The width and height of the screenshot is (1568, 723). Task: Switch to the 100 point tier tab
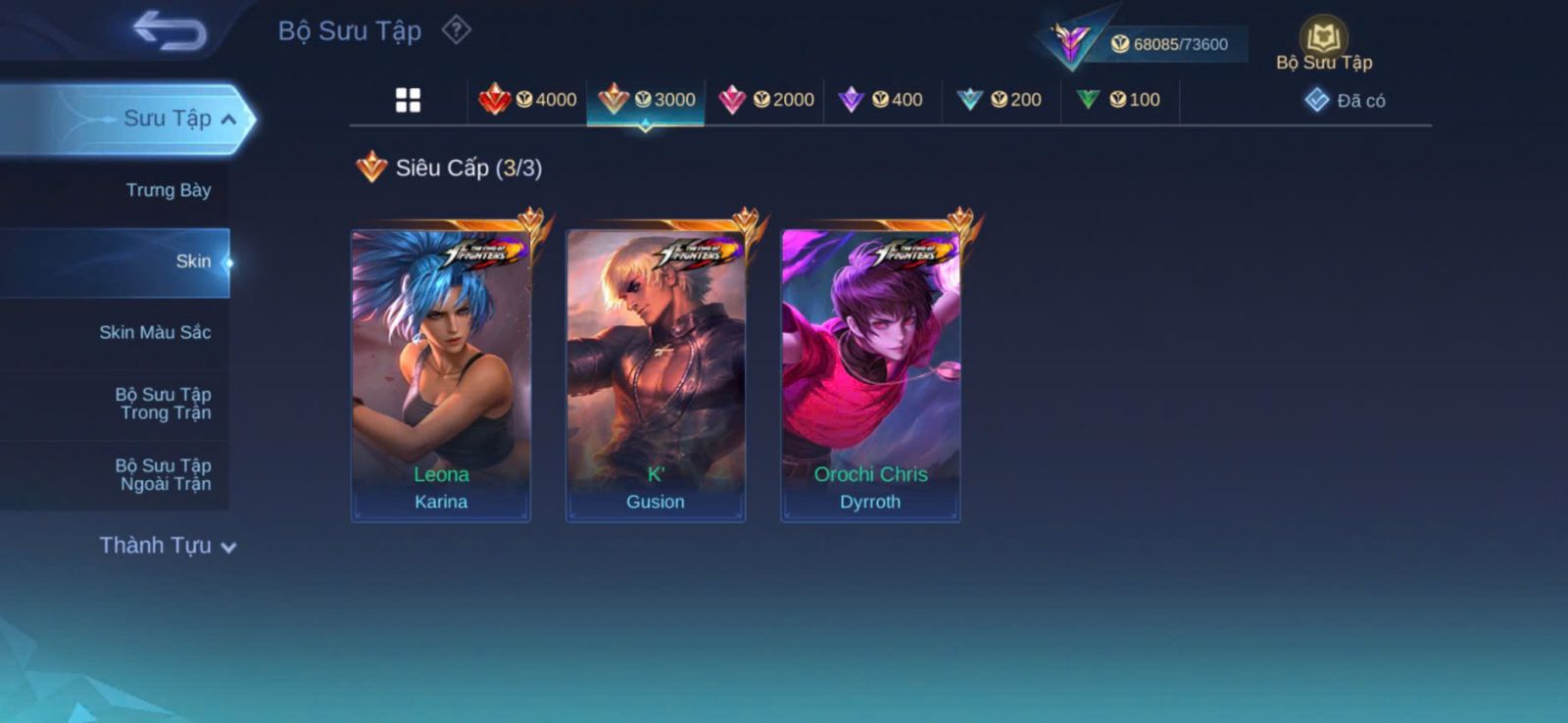click(x=1119, y=100)
